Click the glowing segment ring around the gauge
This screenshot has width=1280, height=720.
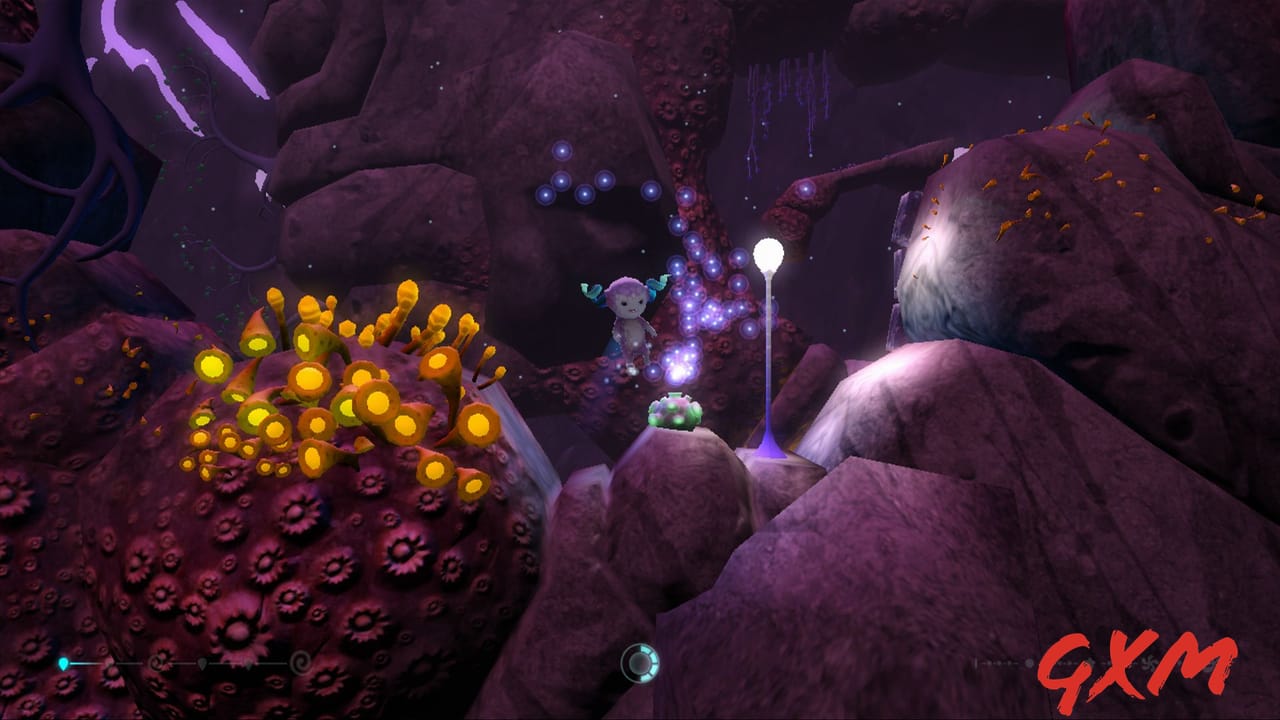tap(654, 660)
